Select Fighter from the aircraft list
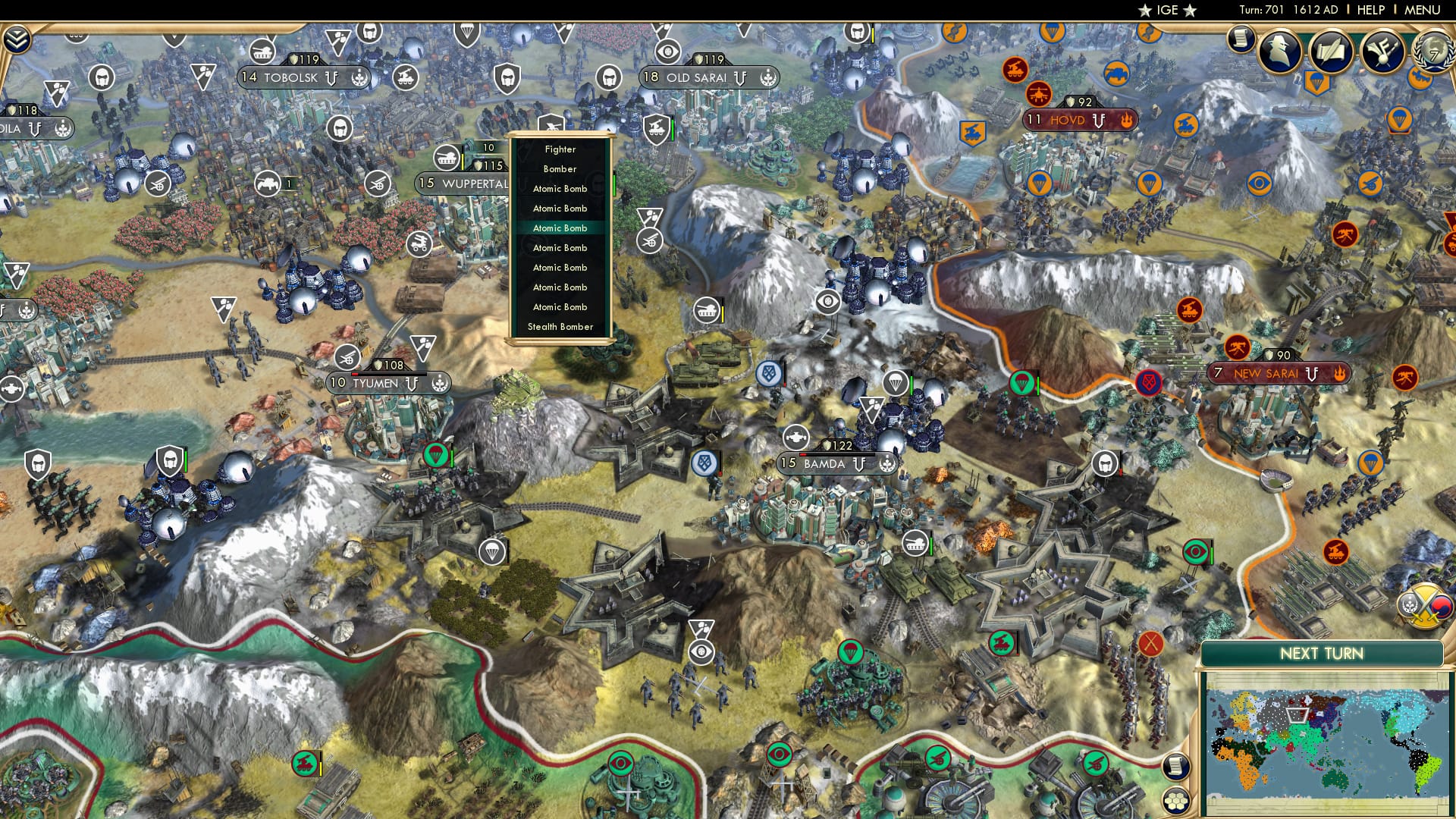Viewport: 1456px width, 819px height. tap(561, 149)
